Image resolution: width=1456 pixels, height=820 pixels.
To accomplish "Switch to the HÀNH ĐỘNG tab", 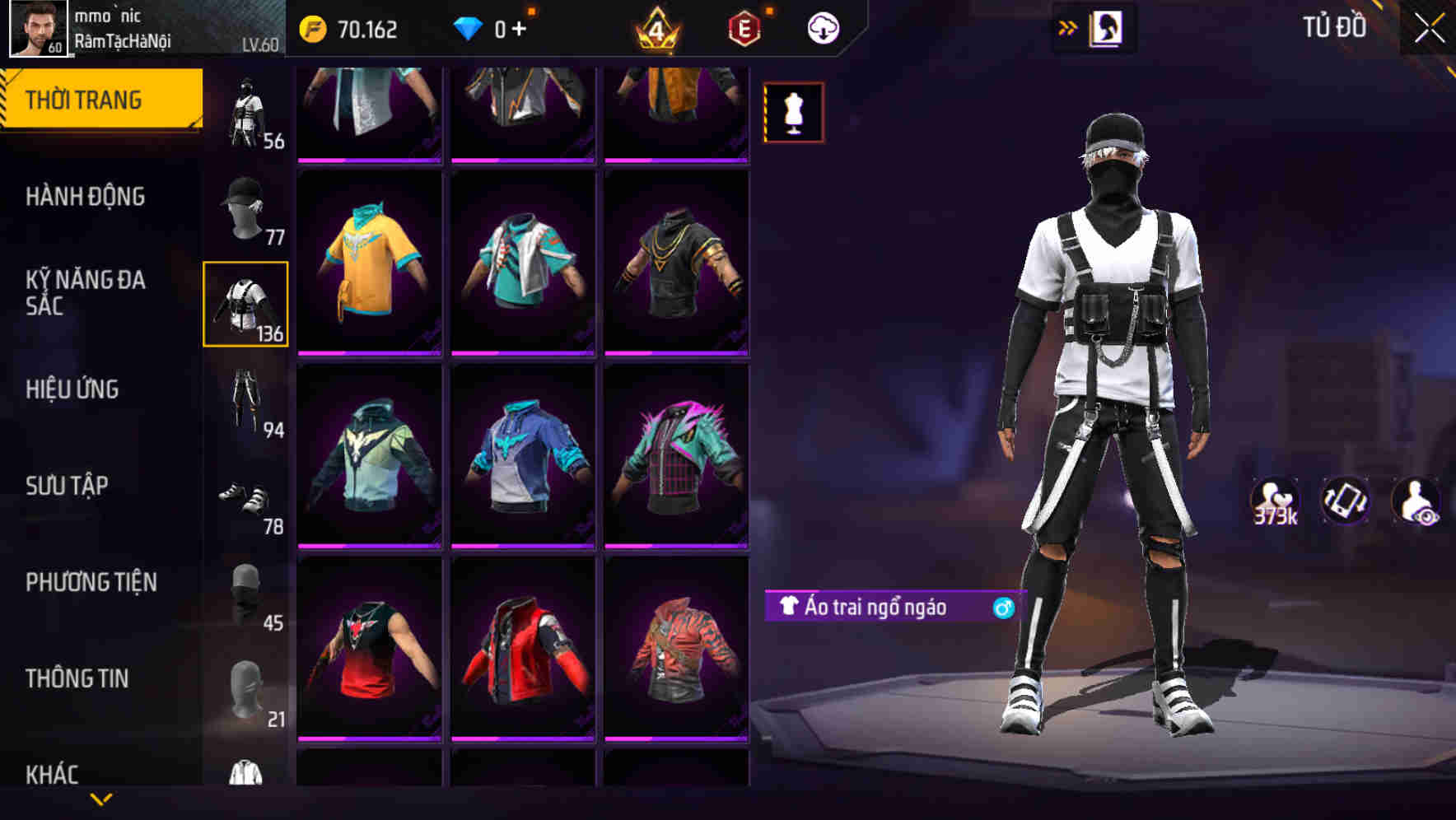I will coord(86,198).
